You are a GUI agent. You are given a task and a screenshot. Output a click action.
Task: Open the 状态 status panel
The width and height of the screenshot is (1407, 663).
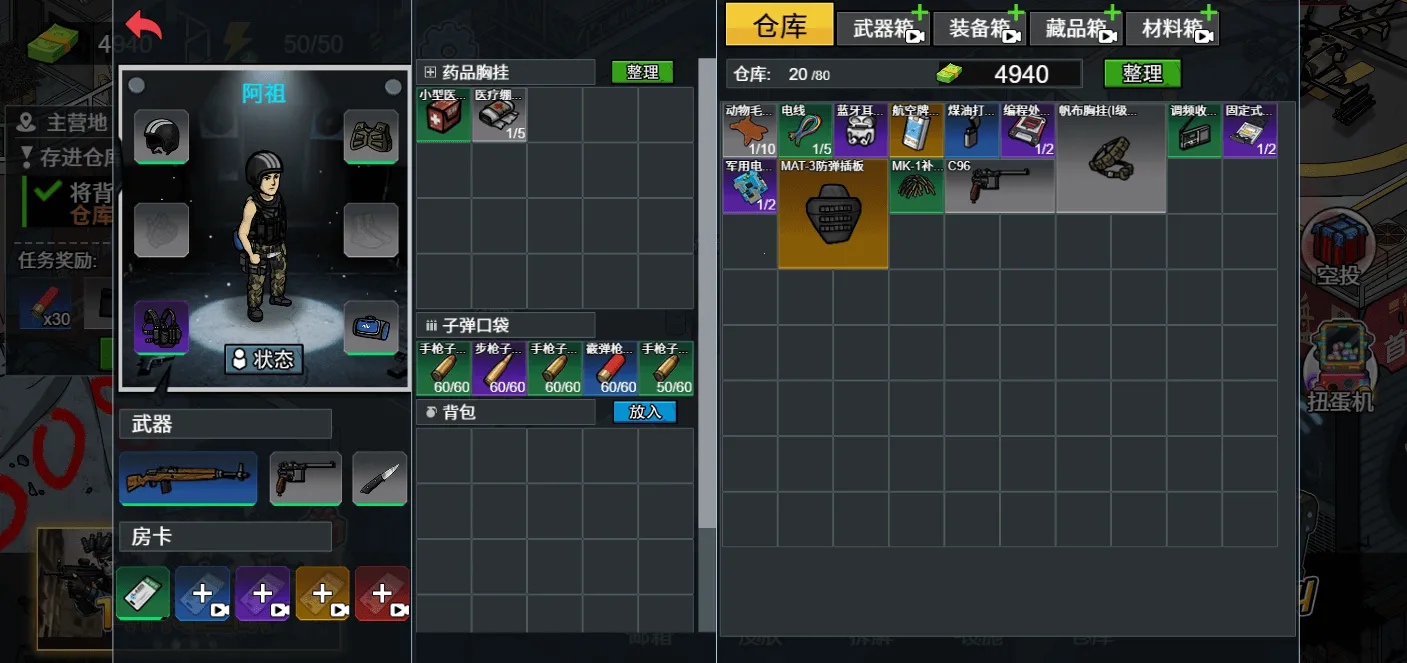click(x=264, y=359)
